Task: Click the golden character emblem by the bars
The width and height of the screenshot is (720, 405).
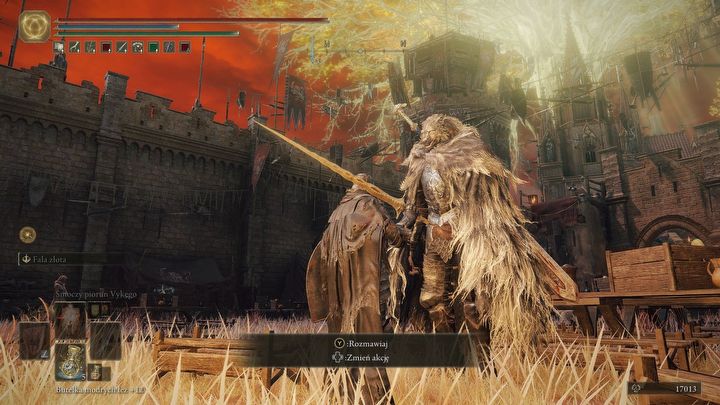Action: (x=34, y=25)
